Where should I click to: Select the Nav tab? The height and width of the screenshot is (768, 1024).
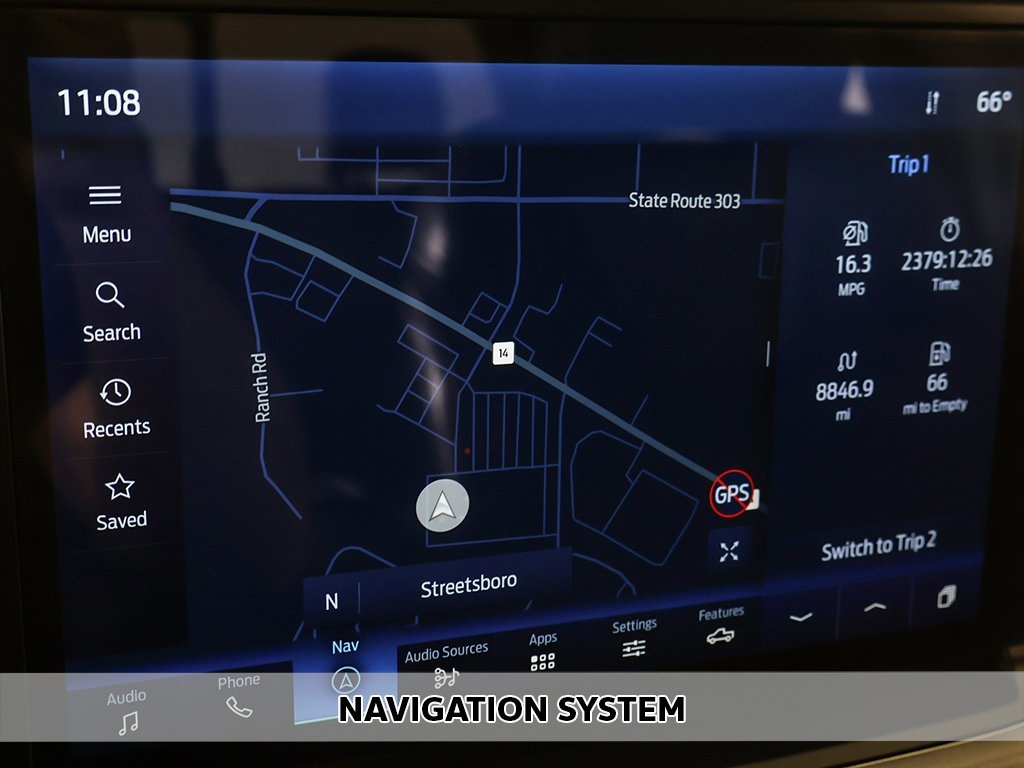tap(345, 666)
